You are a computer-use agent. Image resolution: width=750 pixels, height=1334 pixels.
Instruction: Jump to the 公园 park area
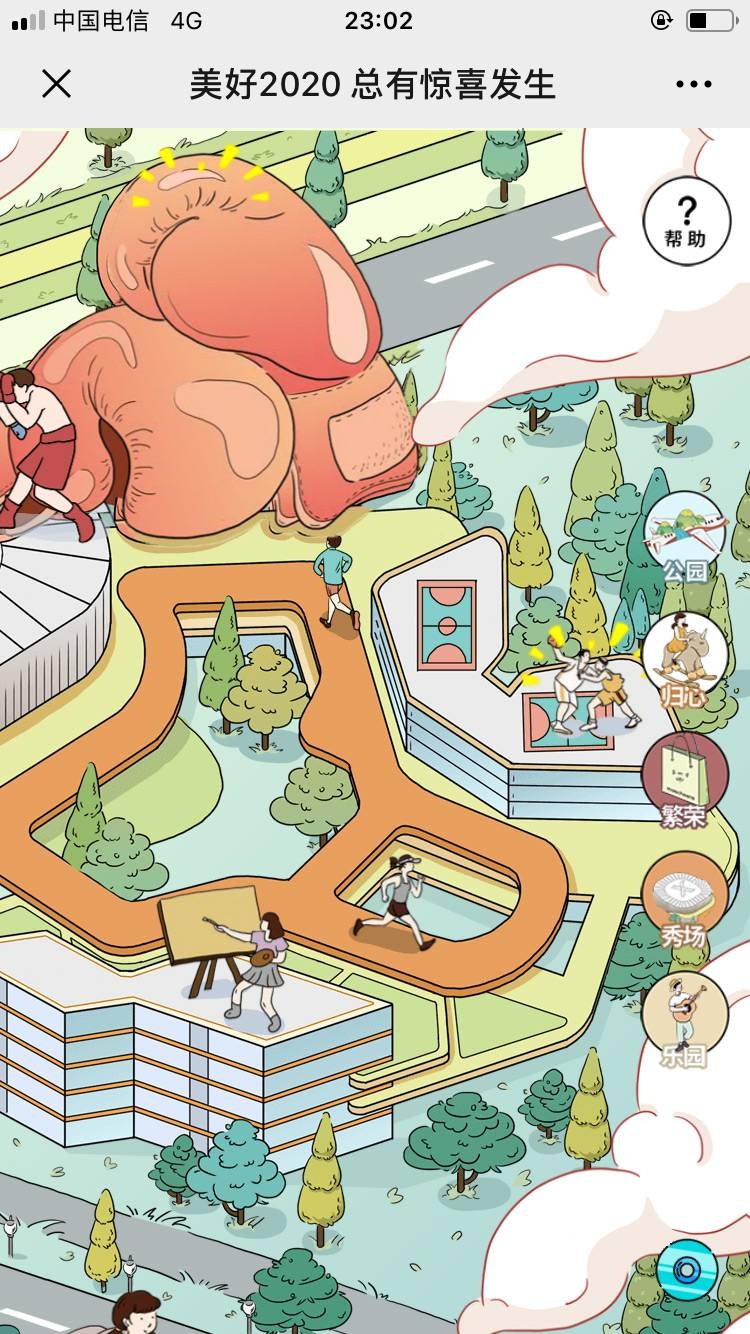[x=685, y=536]
